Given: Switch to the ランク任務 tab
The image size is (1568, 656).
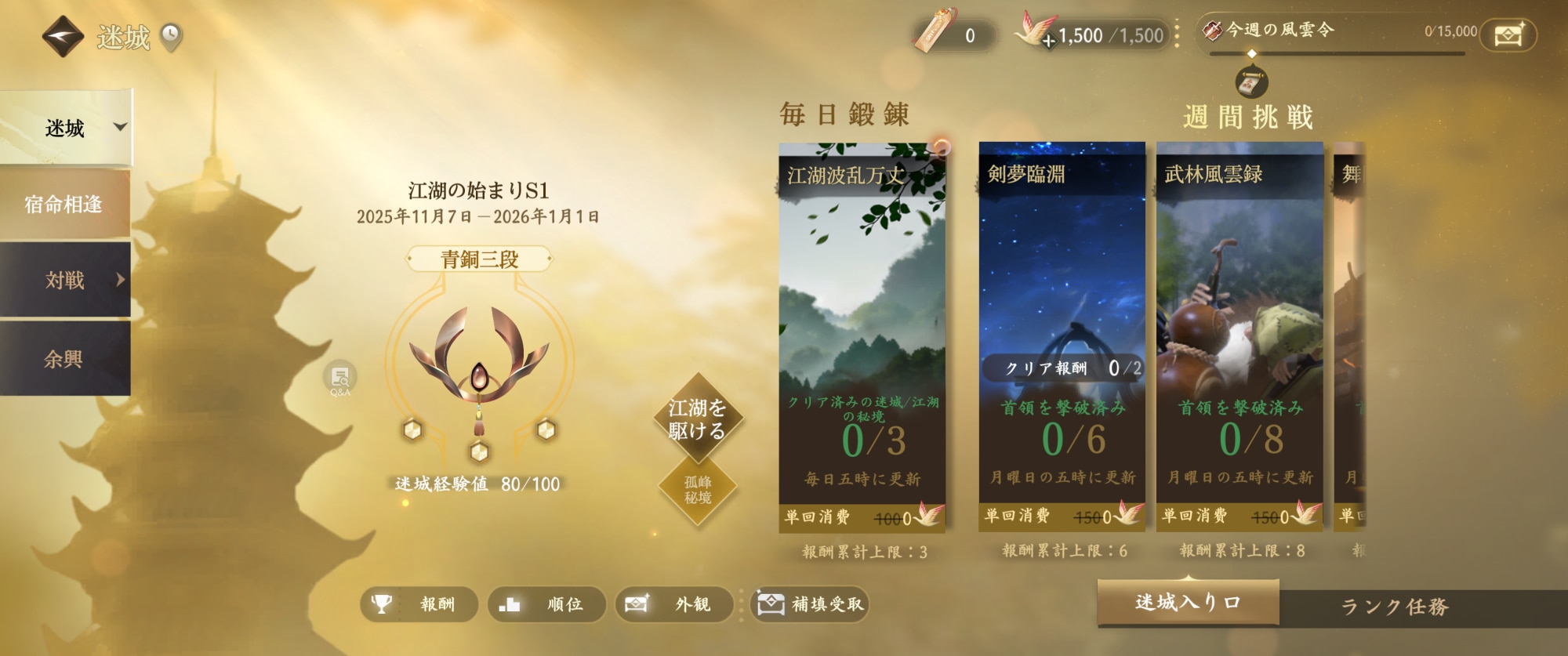Looking at the screenshot, I should (x=1395, y=607).
